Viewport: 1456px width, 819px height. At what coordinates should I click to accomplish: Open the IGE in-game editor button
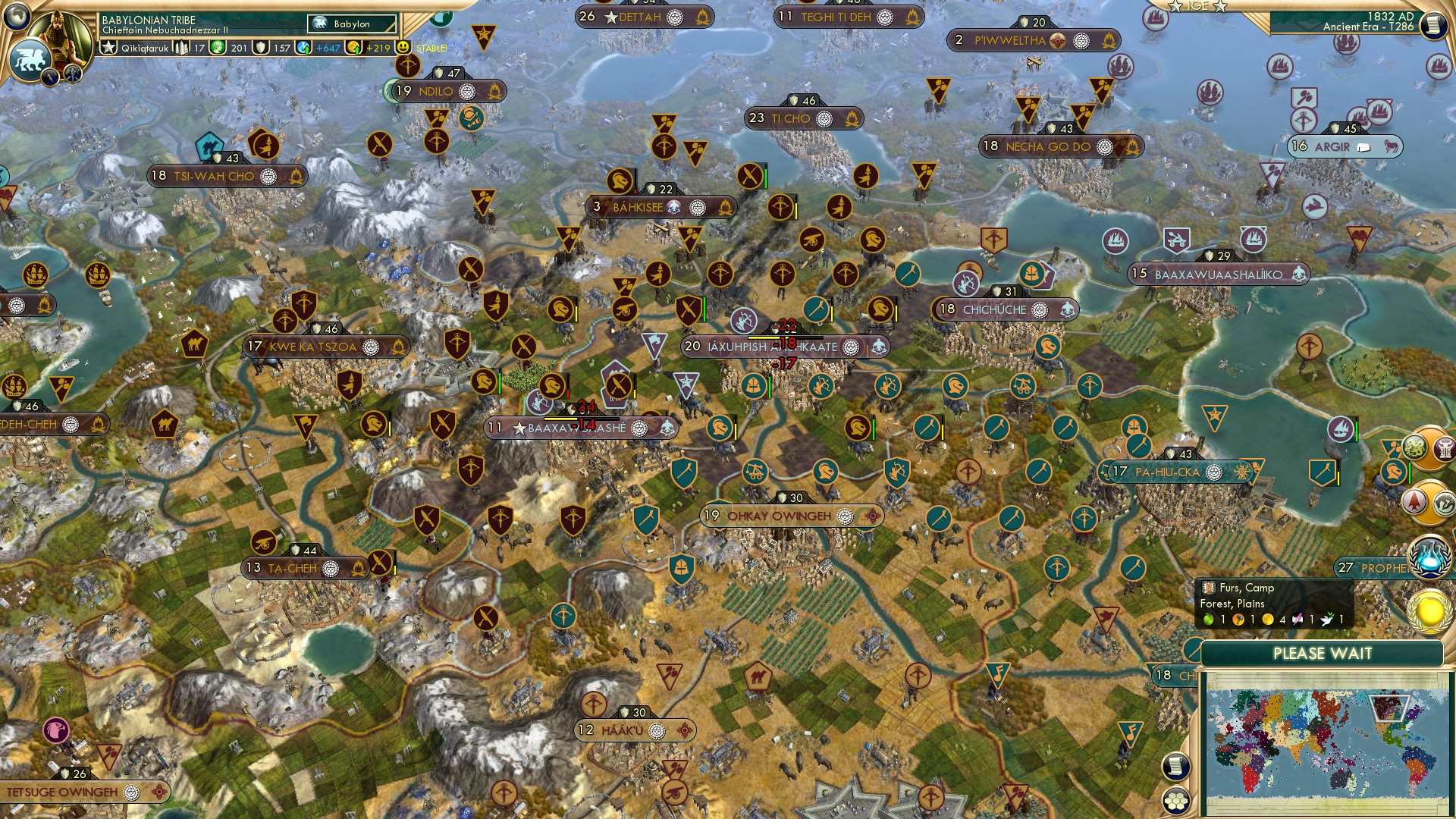coord(1198,6)
